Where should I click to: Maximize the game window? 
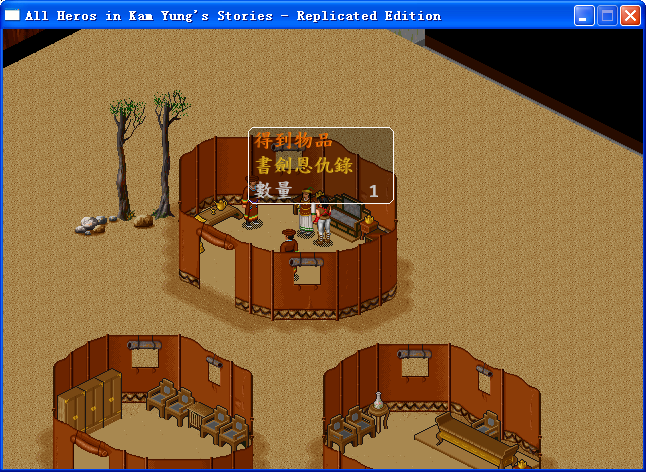click(x=607, y=16)
